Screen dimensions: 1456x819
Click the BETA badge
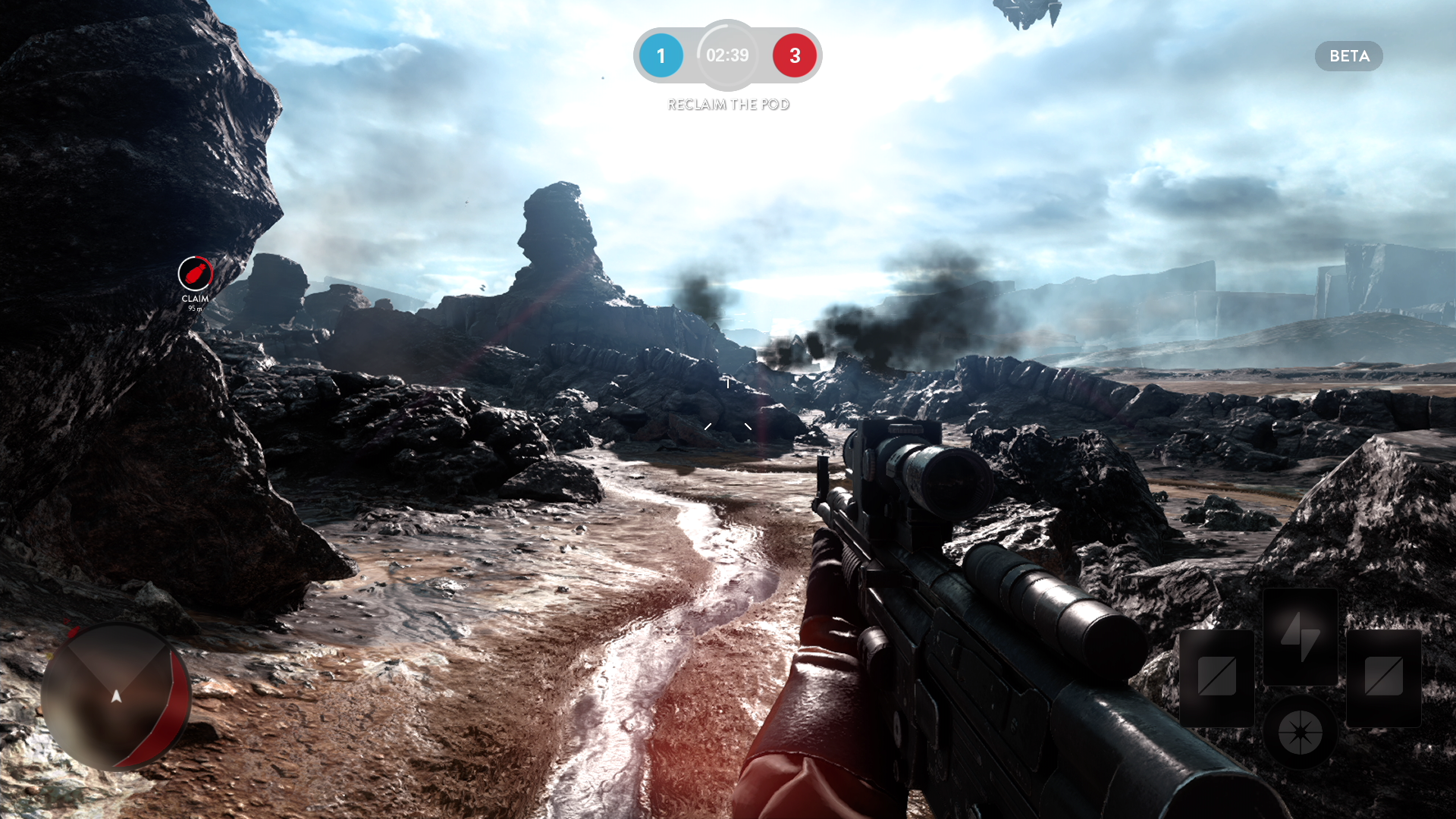[1348, 56]
